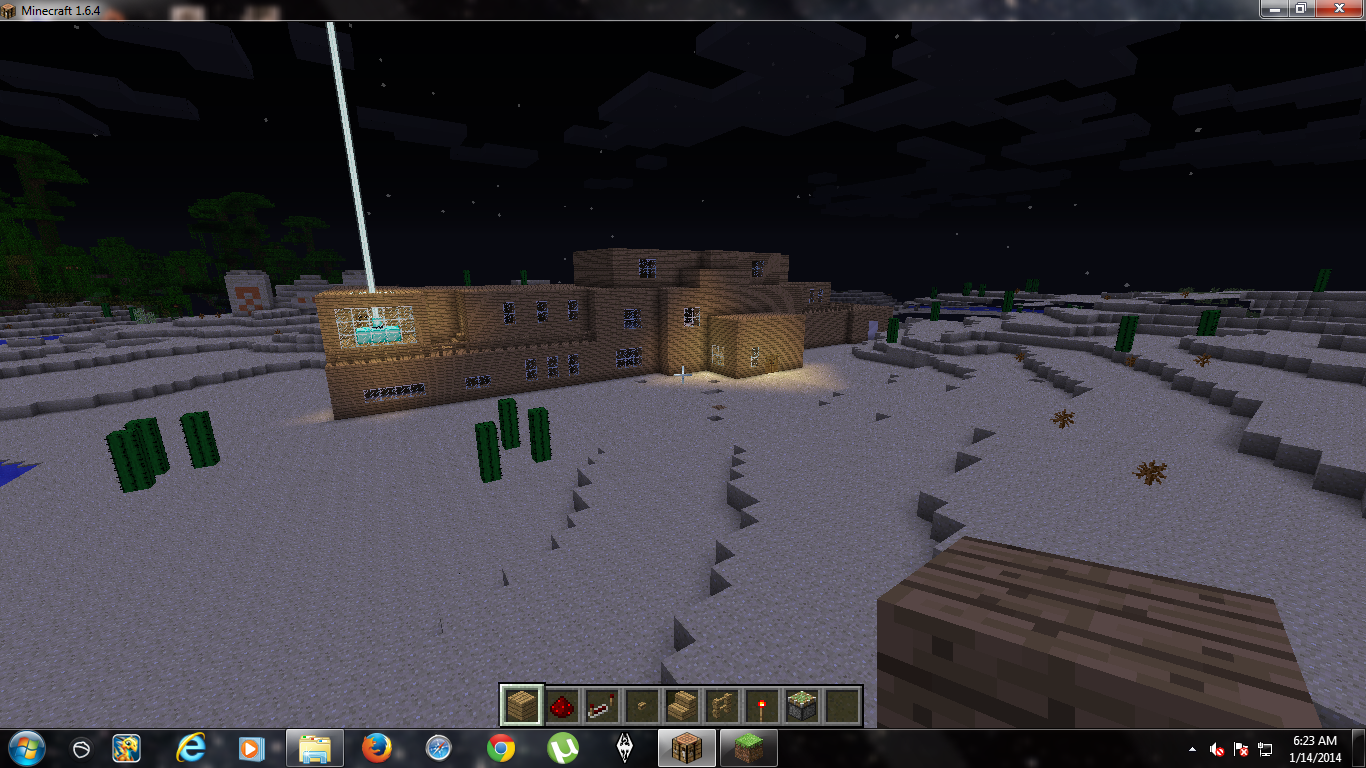Viewport: 1366px width, 768px height.
Task: Select the redstone torch in the hotbar
Action: (763, 705)
